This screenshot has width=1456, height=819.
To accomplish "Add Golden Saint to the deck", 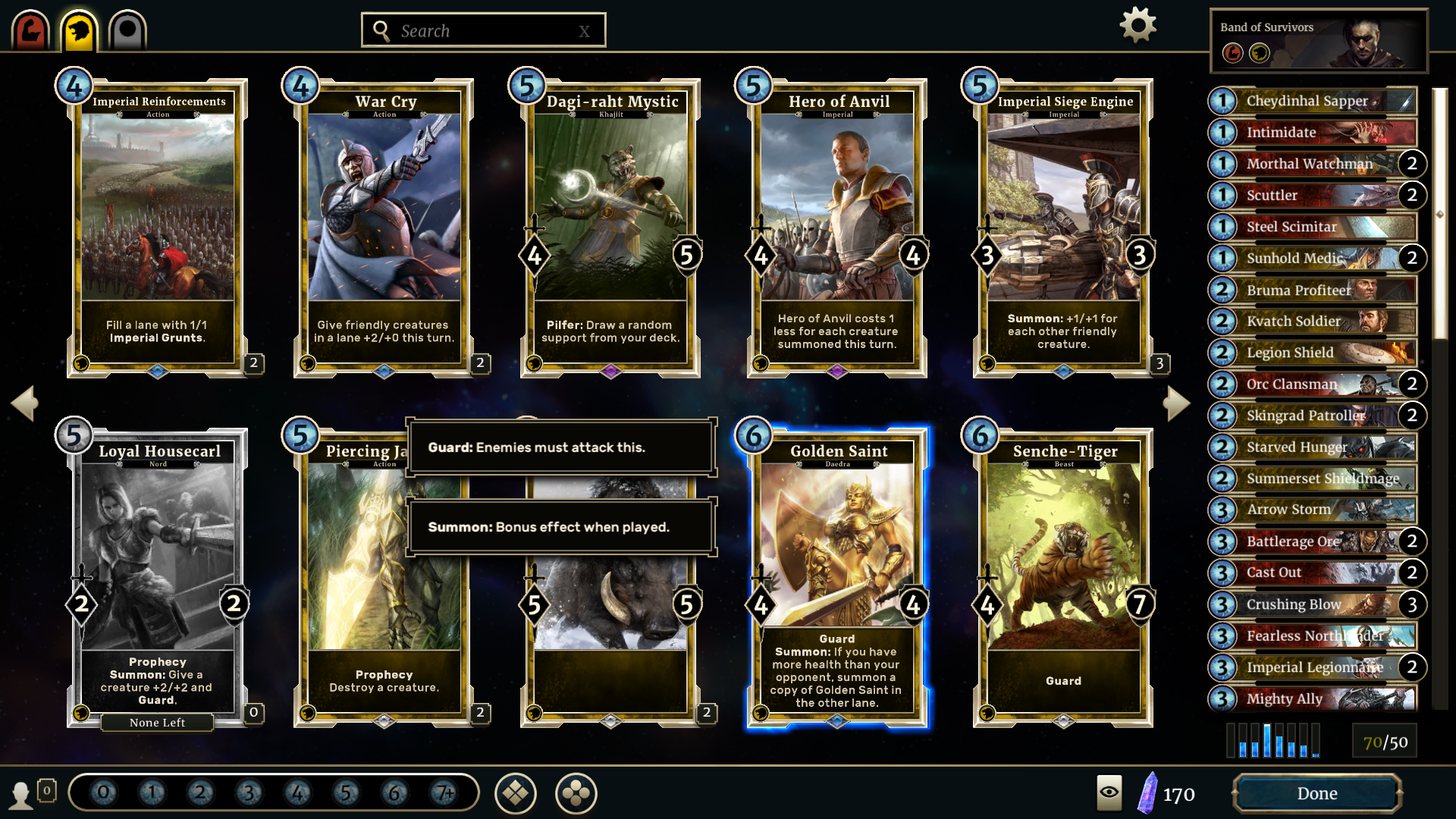I will tap(837, 576).
